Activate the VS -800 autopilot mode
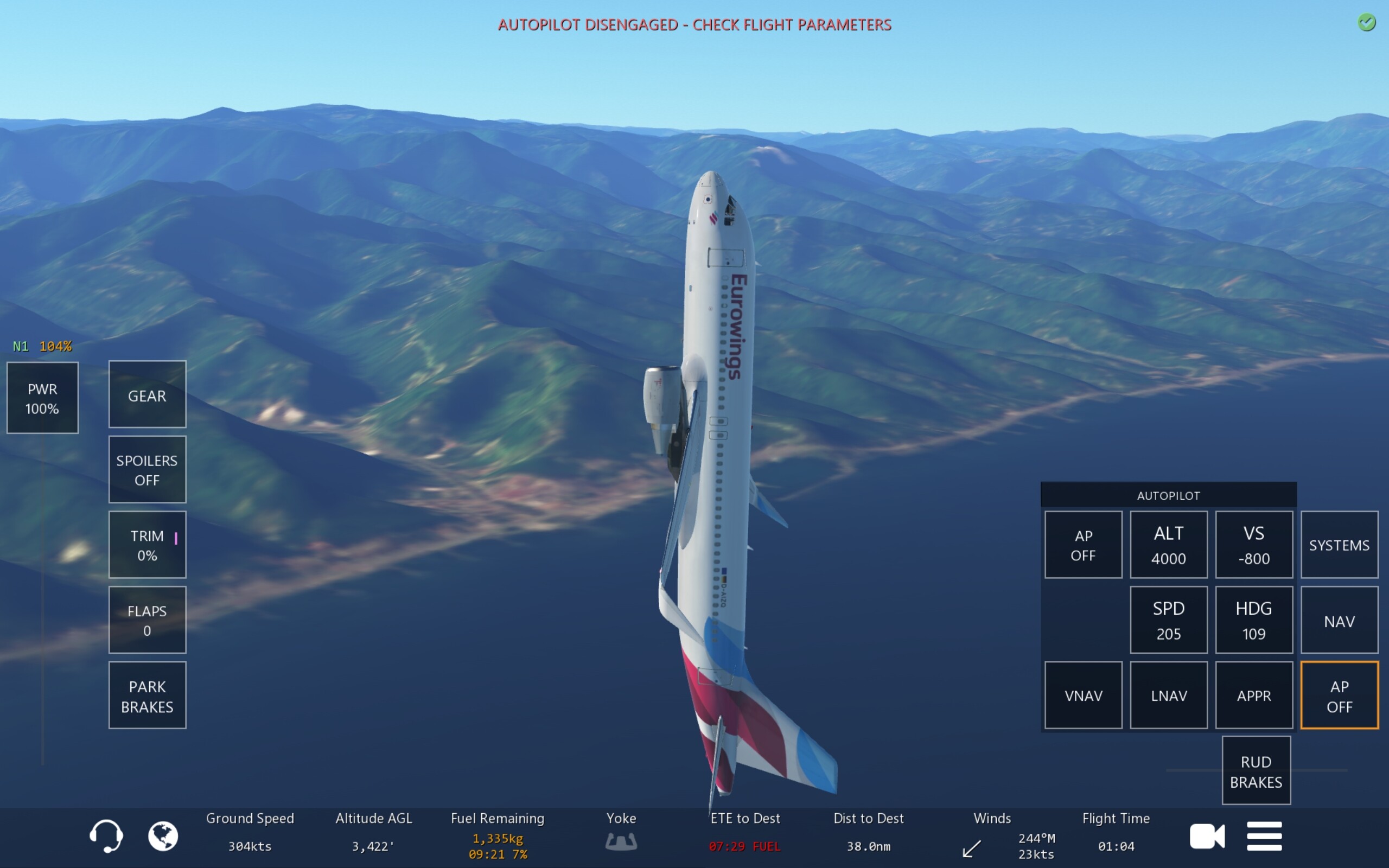Screen dimensions: 1389x868 pos(1253,545)
